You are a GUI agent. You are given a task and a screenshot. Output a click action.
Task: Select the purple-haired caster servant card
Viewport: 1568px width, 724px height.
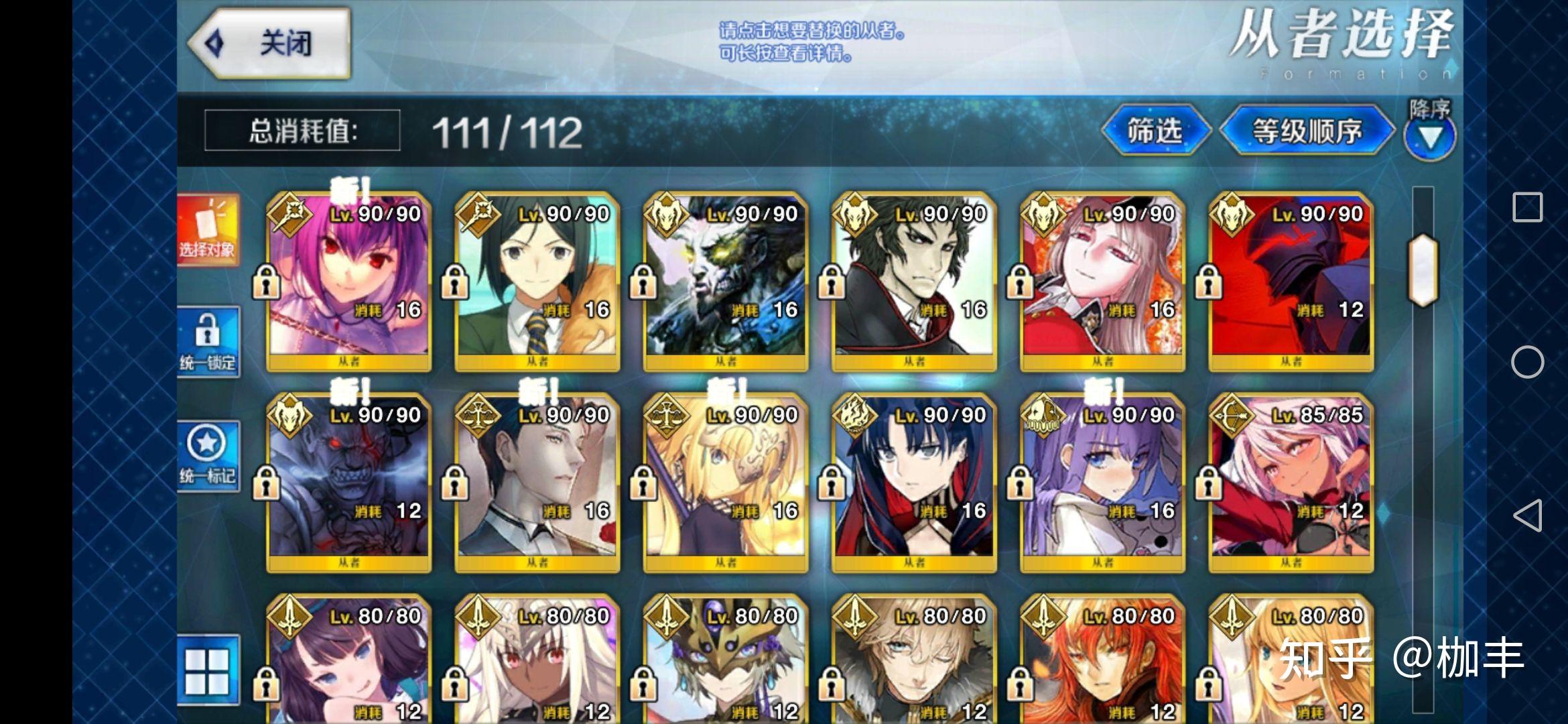(348, 282)
